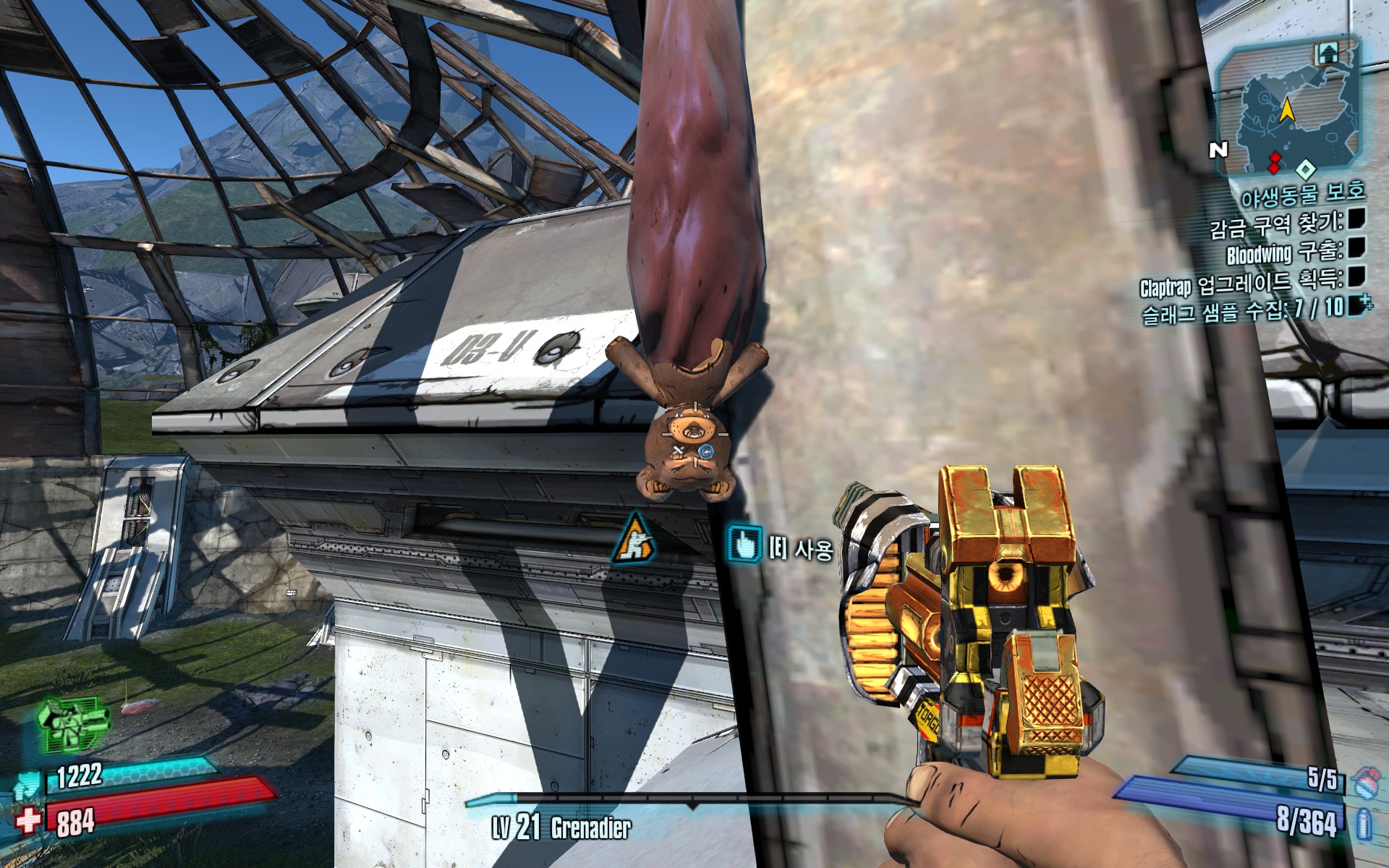This screenshot has width=1389, height=868.
Task: Click the green diamond waypoint on the minimap
Action: click(1306, 171)
